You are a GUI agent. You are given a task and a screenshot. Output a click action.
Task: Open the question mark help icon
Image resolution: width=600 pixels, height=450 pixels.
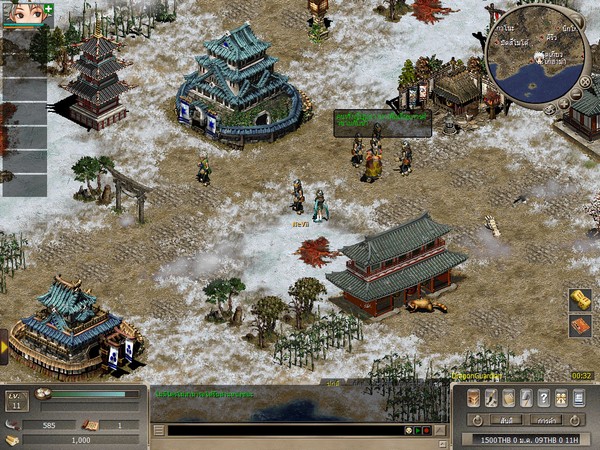[x=544, y=397]
